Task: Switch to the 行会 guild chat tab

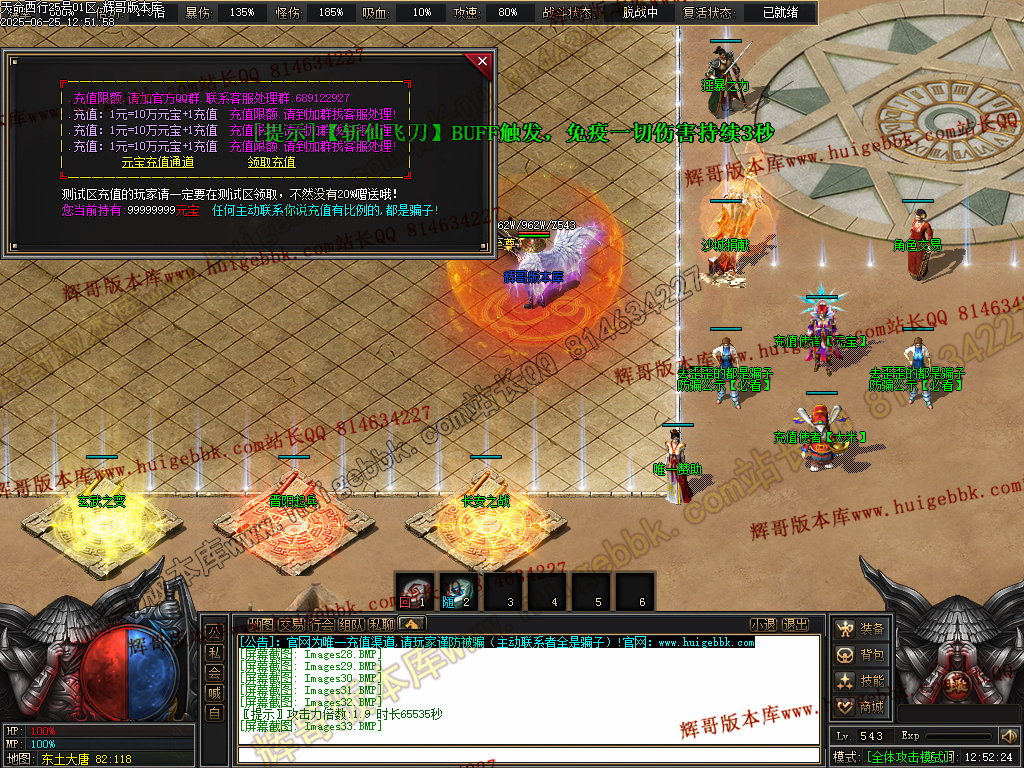Action: click(x=321, y=625)
